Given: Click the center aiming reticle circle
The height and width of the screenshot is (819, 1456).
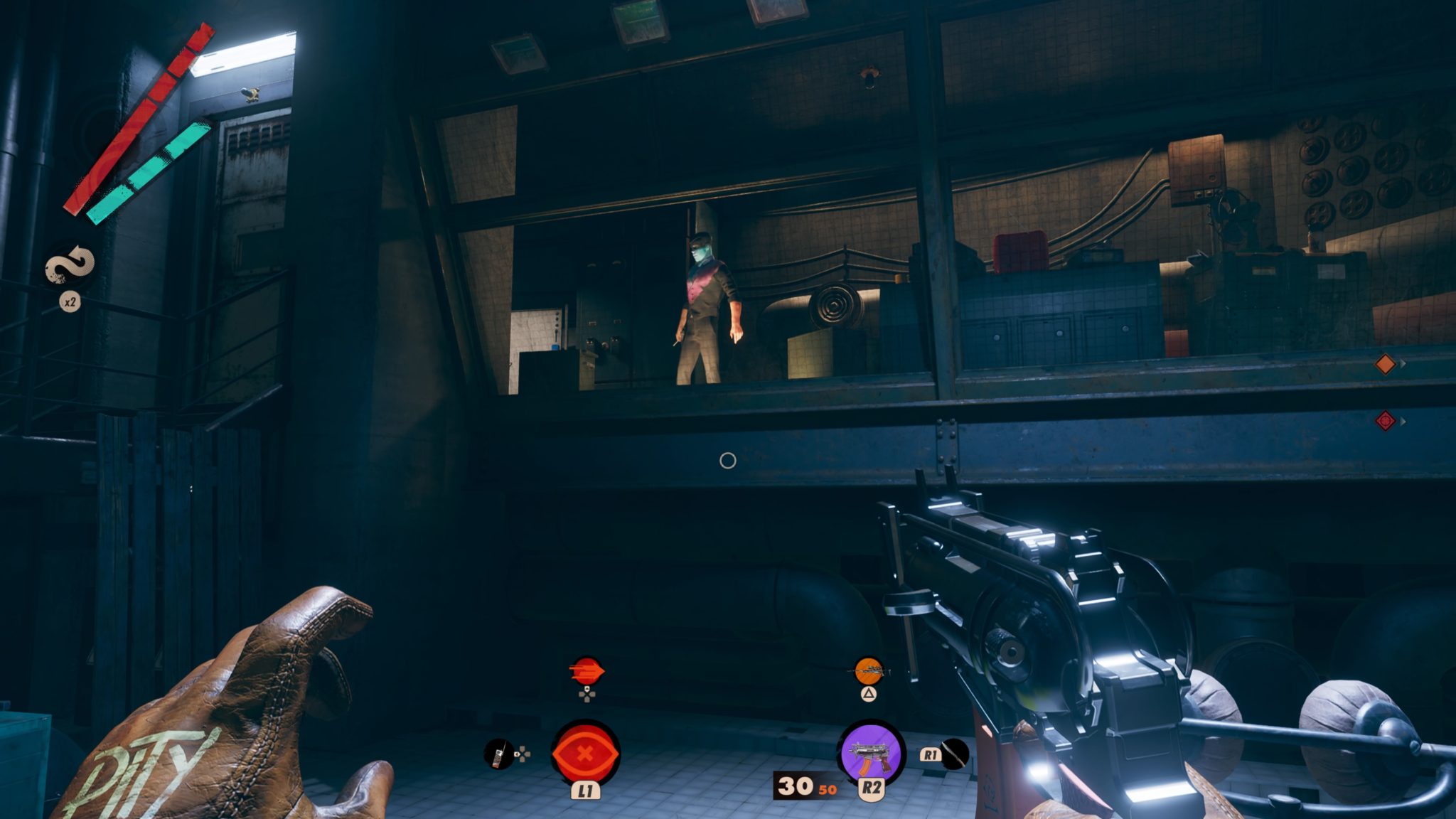Looking at the screenshot, I should coord(728,462).
